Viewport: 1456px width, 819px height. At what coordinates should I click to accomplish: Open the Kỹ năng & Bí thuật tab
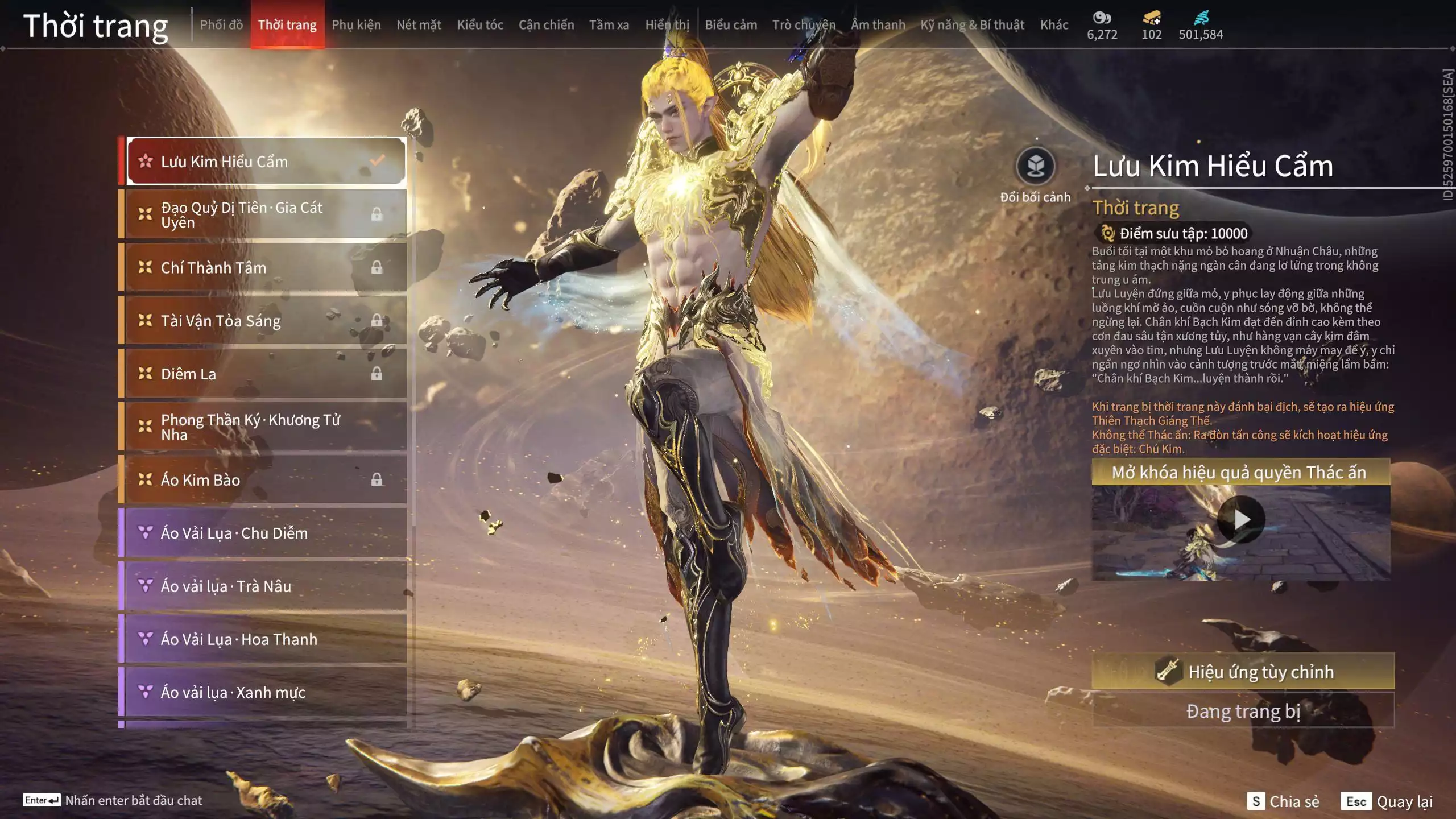pos(972,25)
